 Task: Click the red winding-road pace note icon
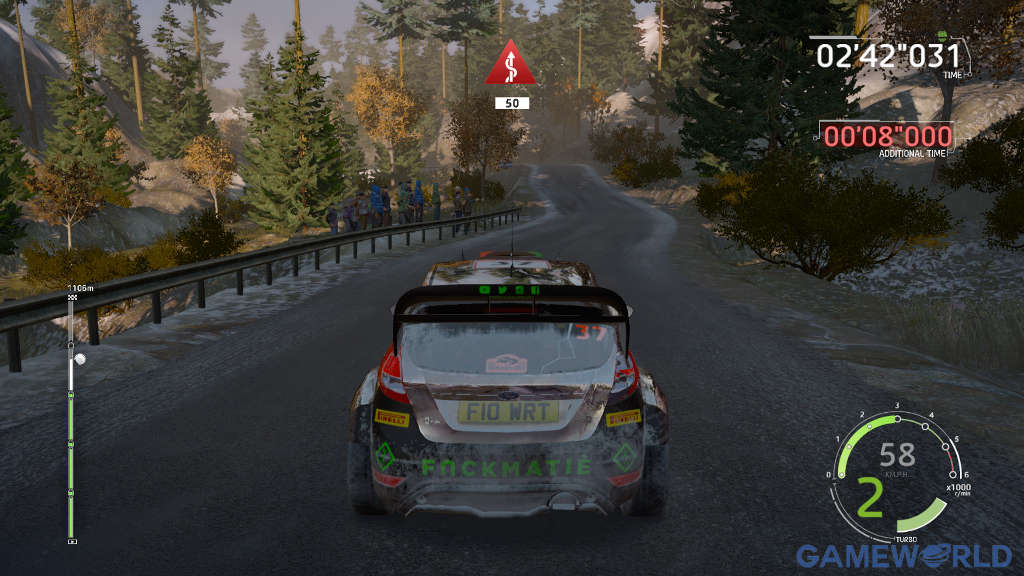pyautogui.click(x=511, y=65)
